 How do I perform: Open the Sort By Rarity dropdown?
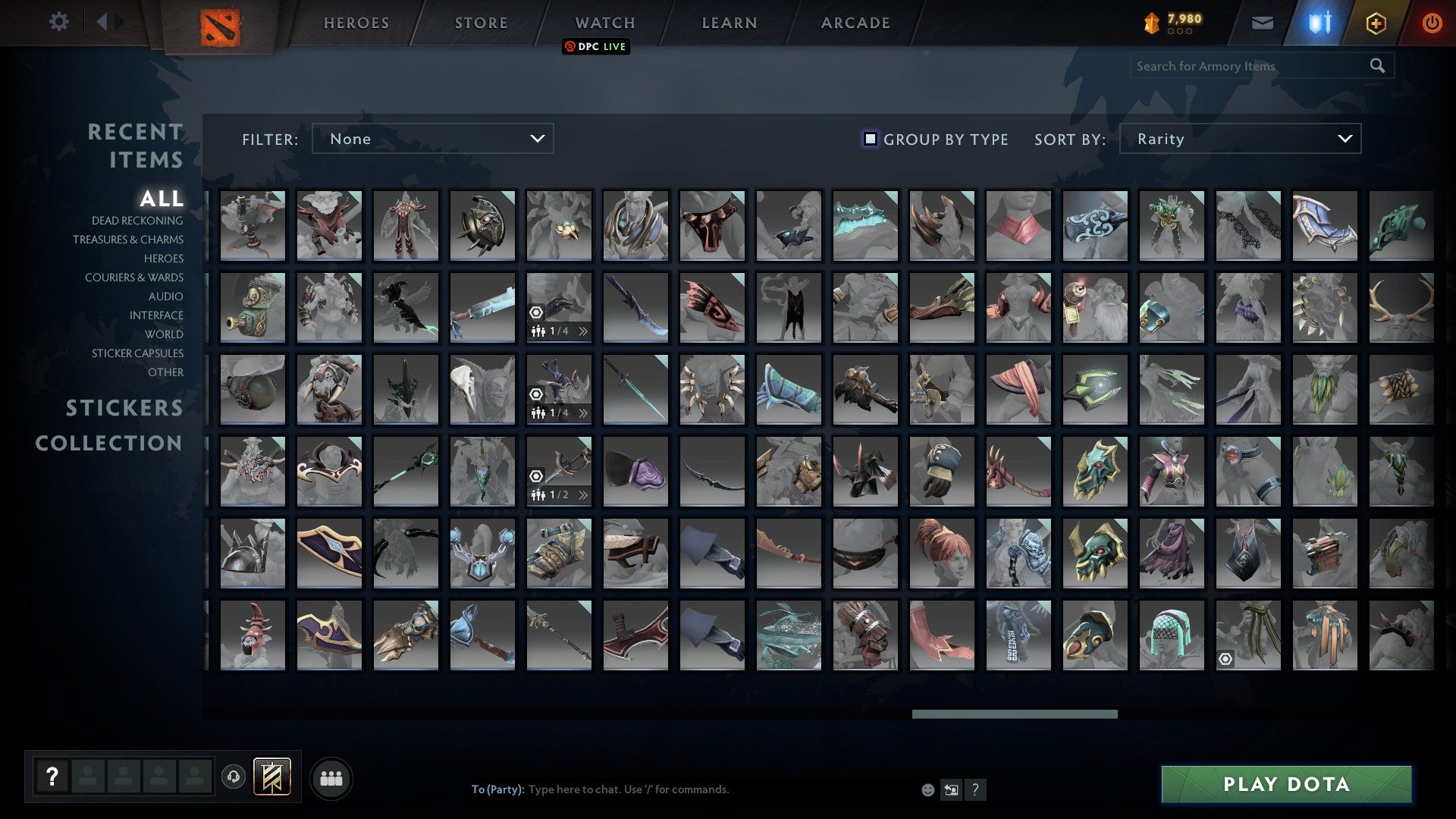pyautogui.click(x=1239, y=139)
